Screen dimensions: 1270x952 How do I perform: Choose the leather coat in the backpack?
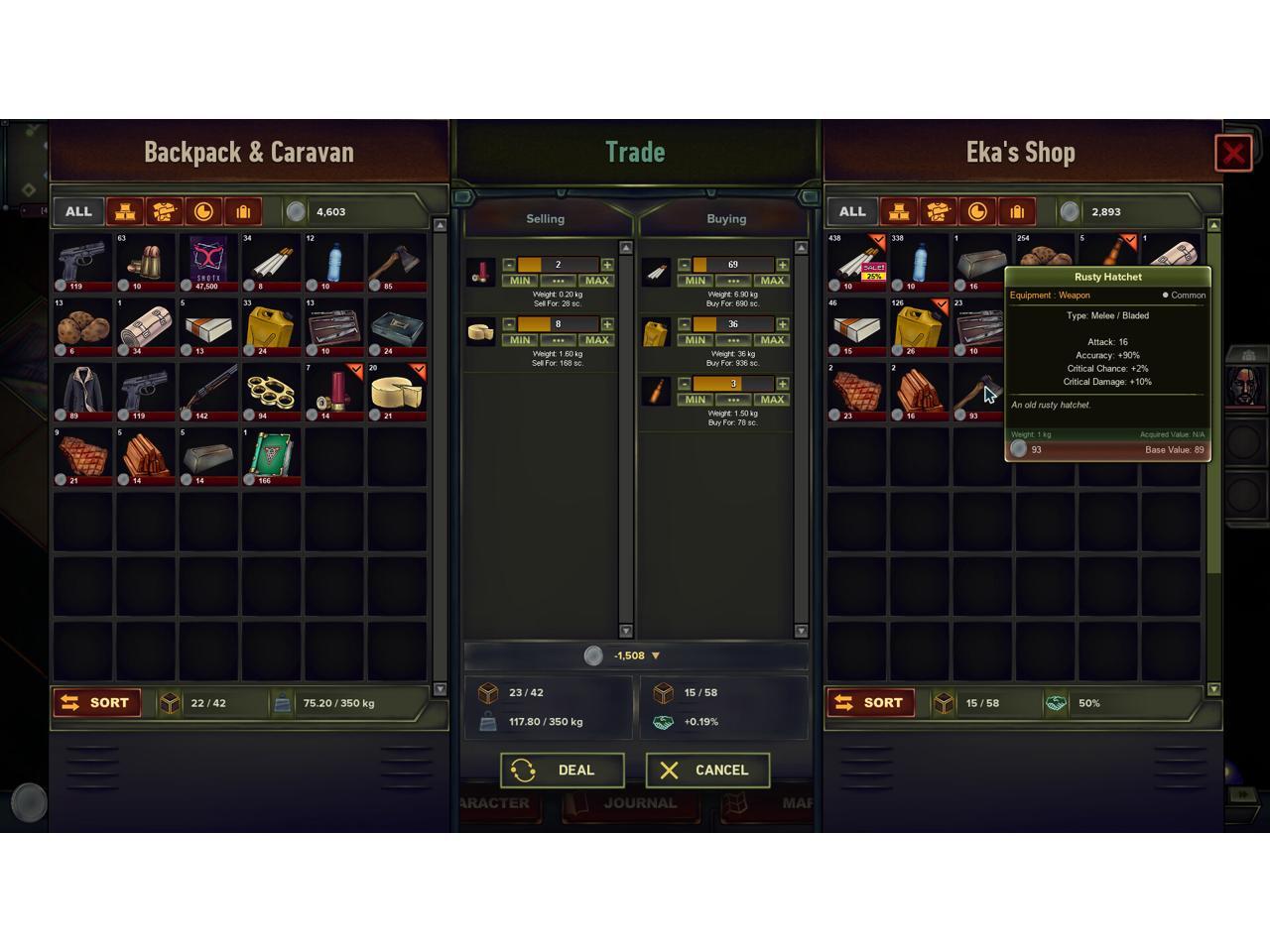82,391
